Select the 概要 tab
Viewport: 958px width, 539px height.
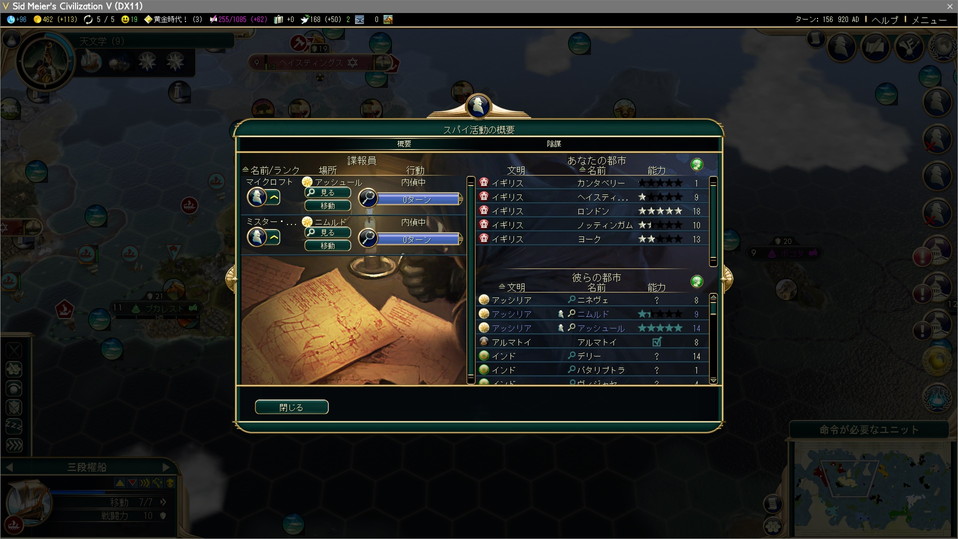coord(404,144)
